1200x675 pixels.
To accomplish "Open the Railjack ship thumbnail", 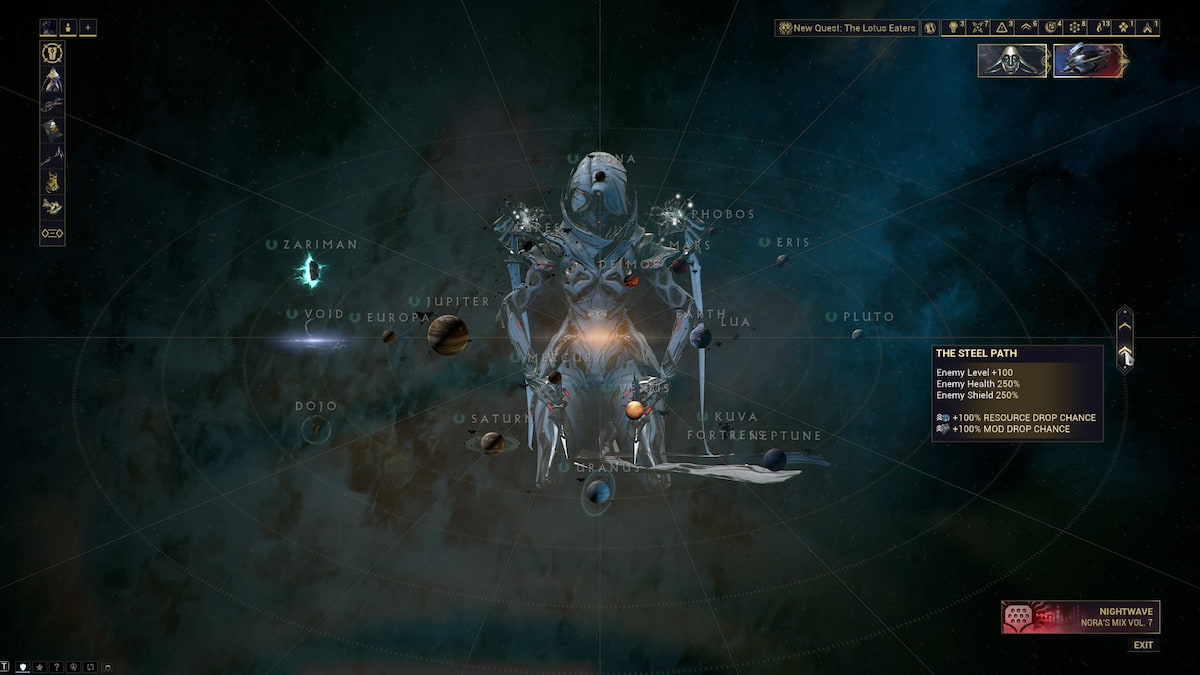I will pyautogui.click(x=1088, y=61).
